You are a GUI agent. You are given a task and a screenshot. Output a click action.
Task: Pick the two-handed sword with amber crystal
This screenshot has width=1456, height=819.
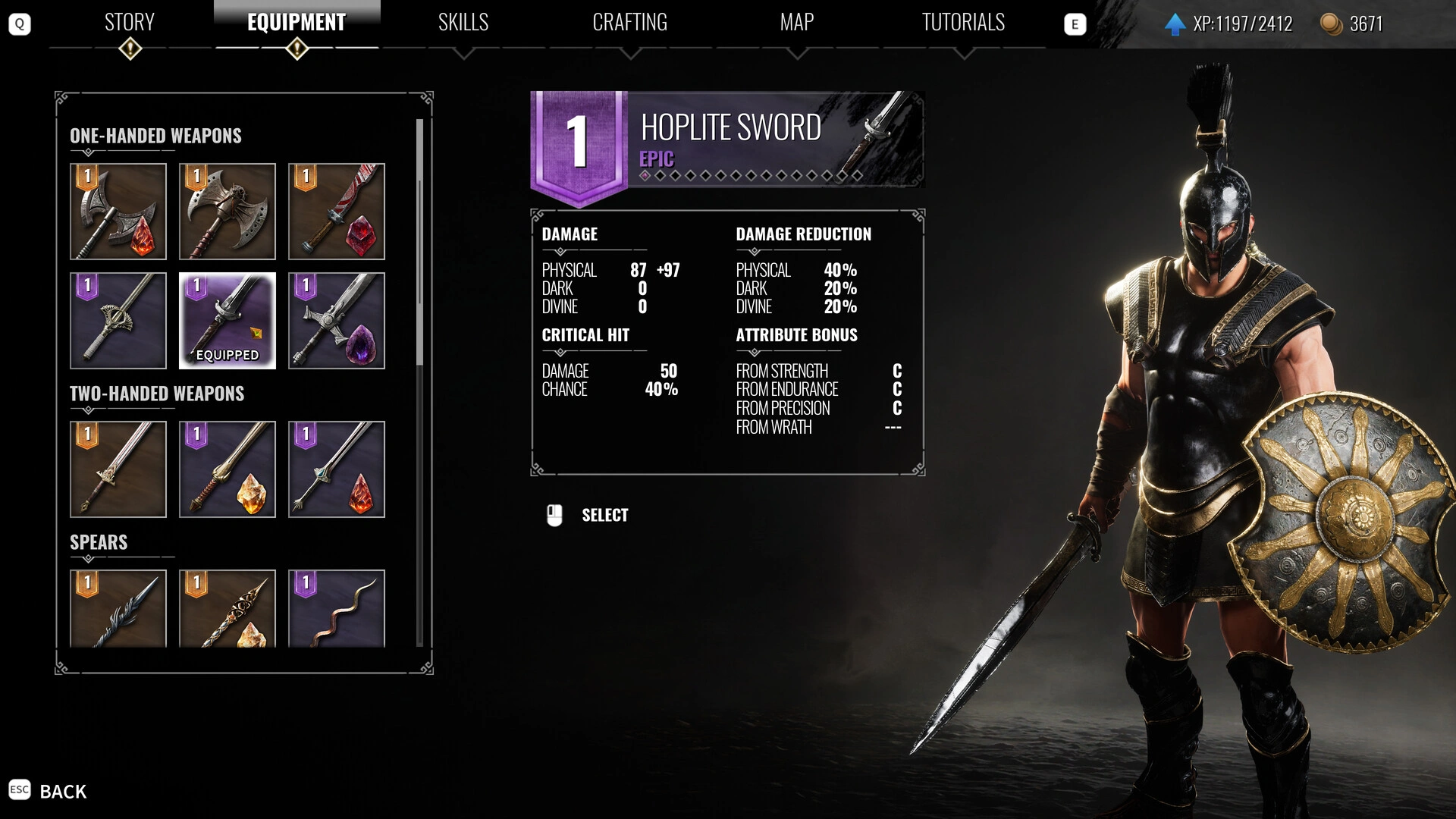tap(227, 469)
